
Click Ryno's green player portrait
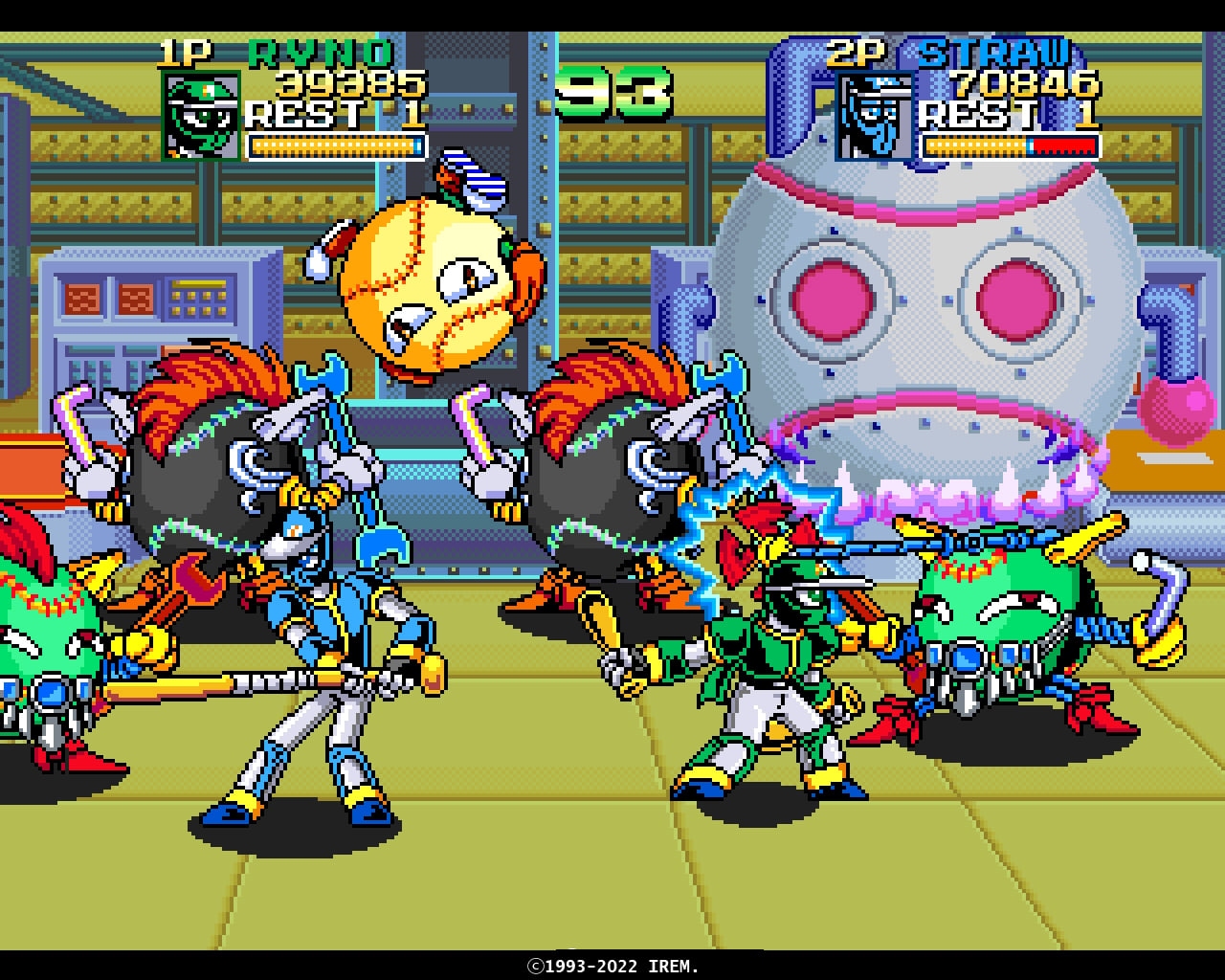(x=202, y=116)
